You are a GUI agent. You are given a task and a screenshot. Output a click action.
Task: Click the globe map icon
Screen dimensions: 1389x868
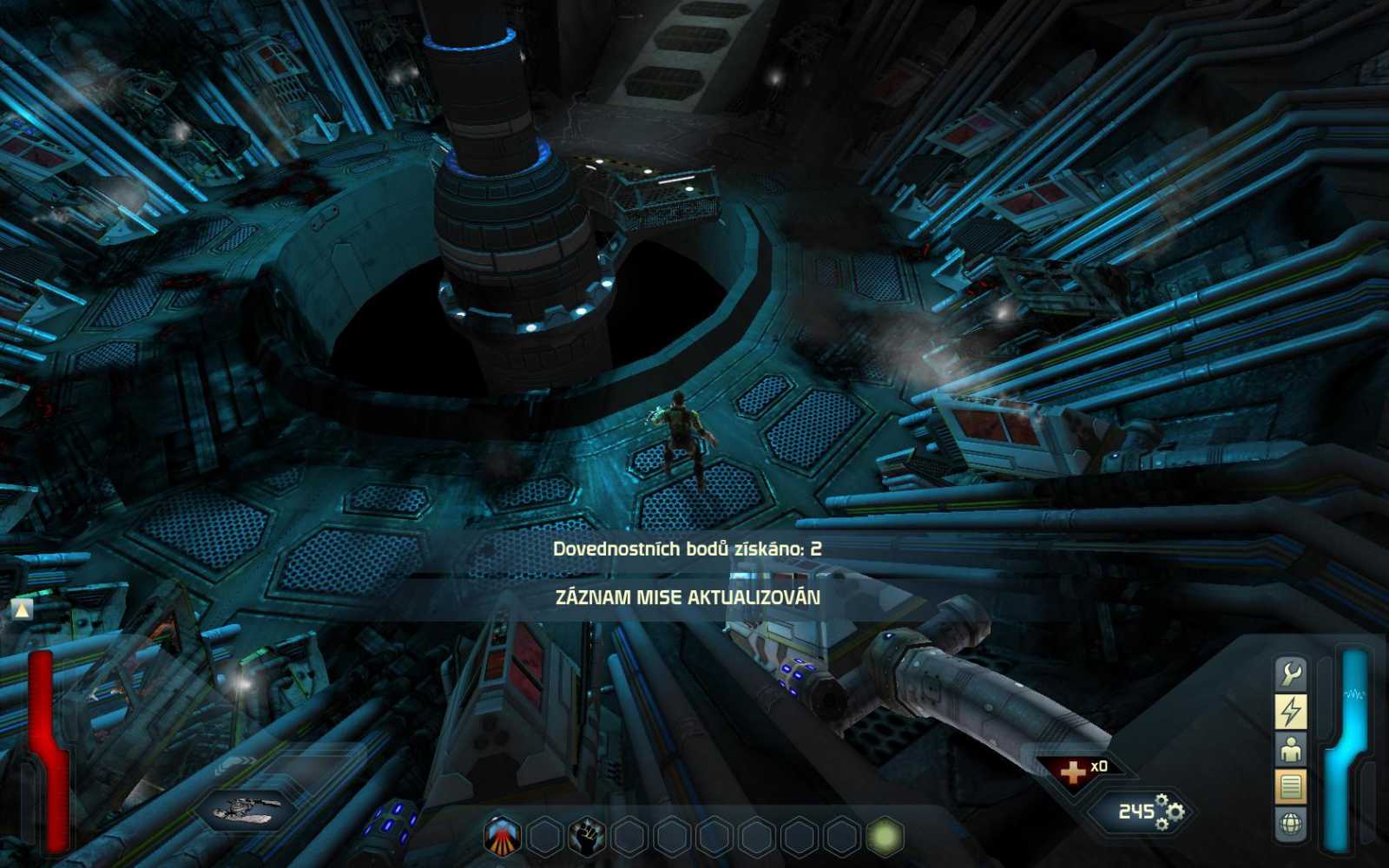(x=1290, y=821)
